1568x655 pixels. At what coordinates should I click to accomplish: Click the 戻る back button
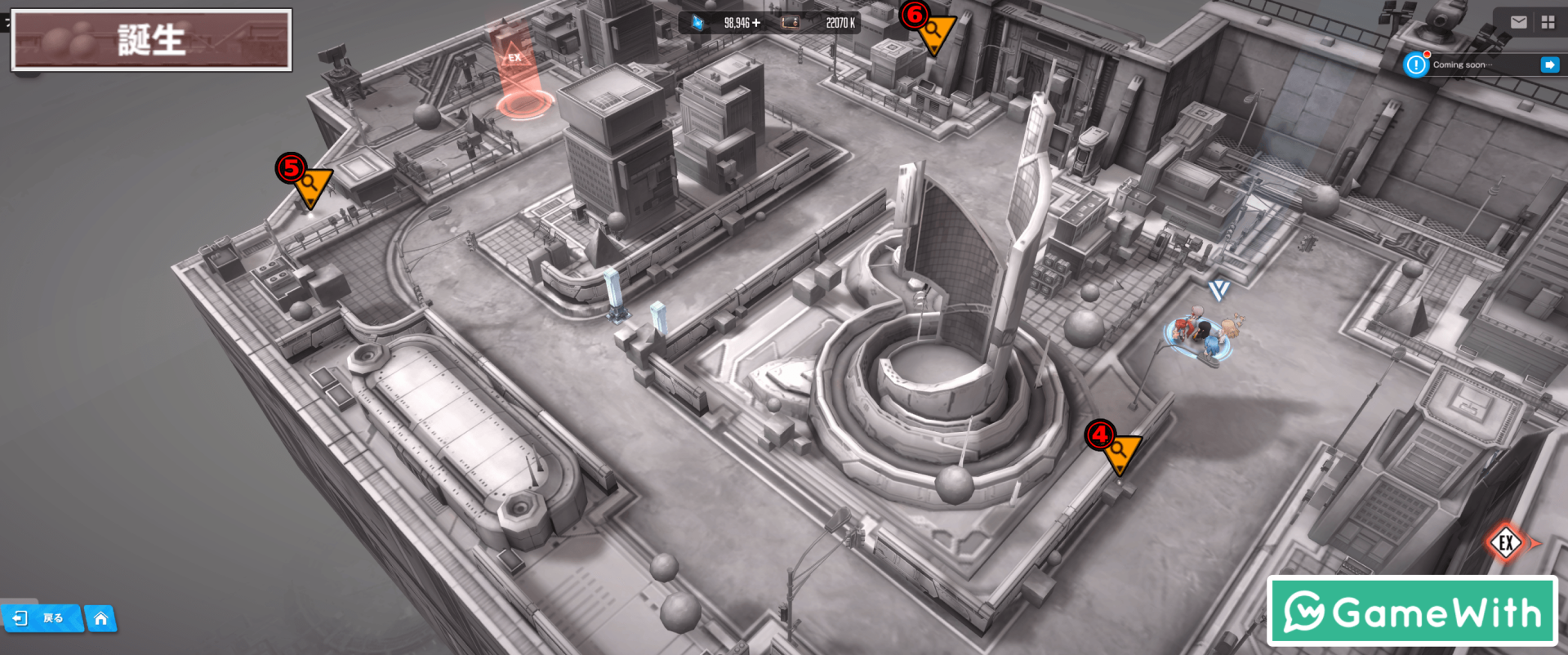(41, 618)
